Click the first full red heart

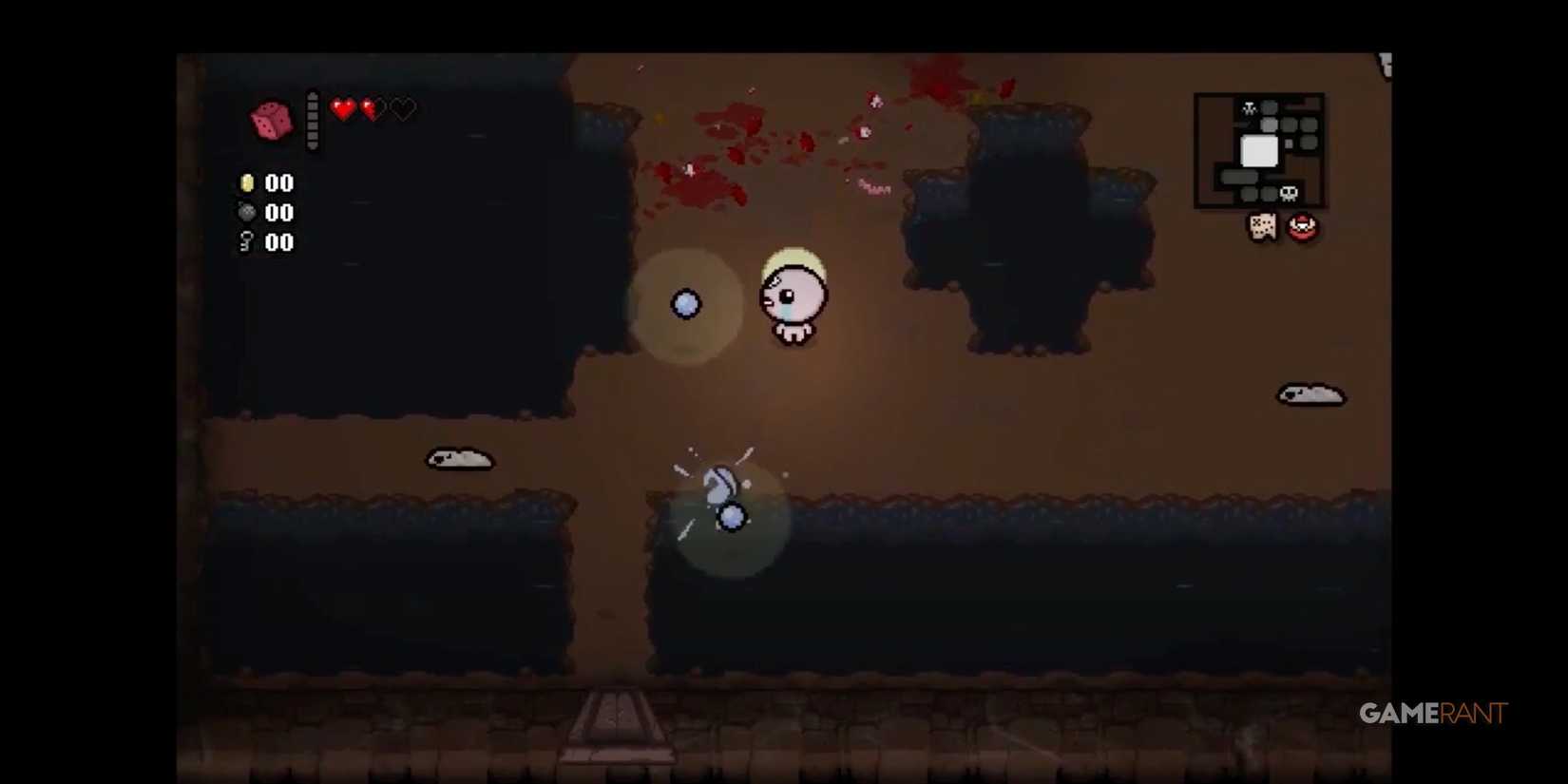342,109
